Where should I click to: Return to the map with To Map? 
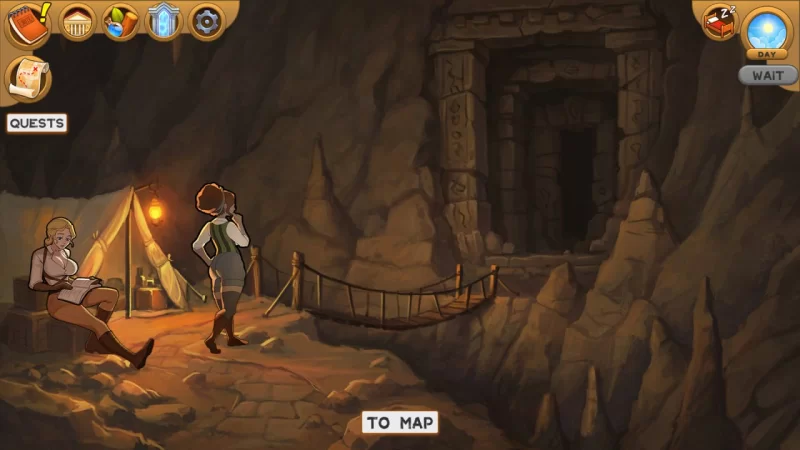(x=400, y=422)
